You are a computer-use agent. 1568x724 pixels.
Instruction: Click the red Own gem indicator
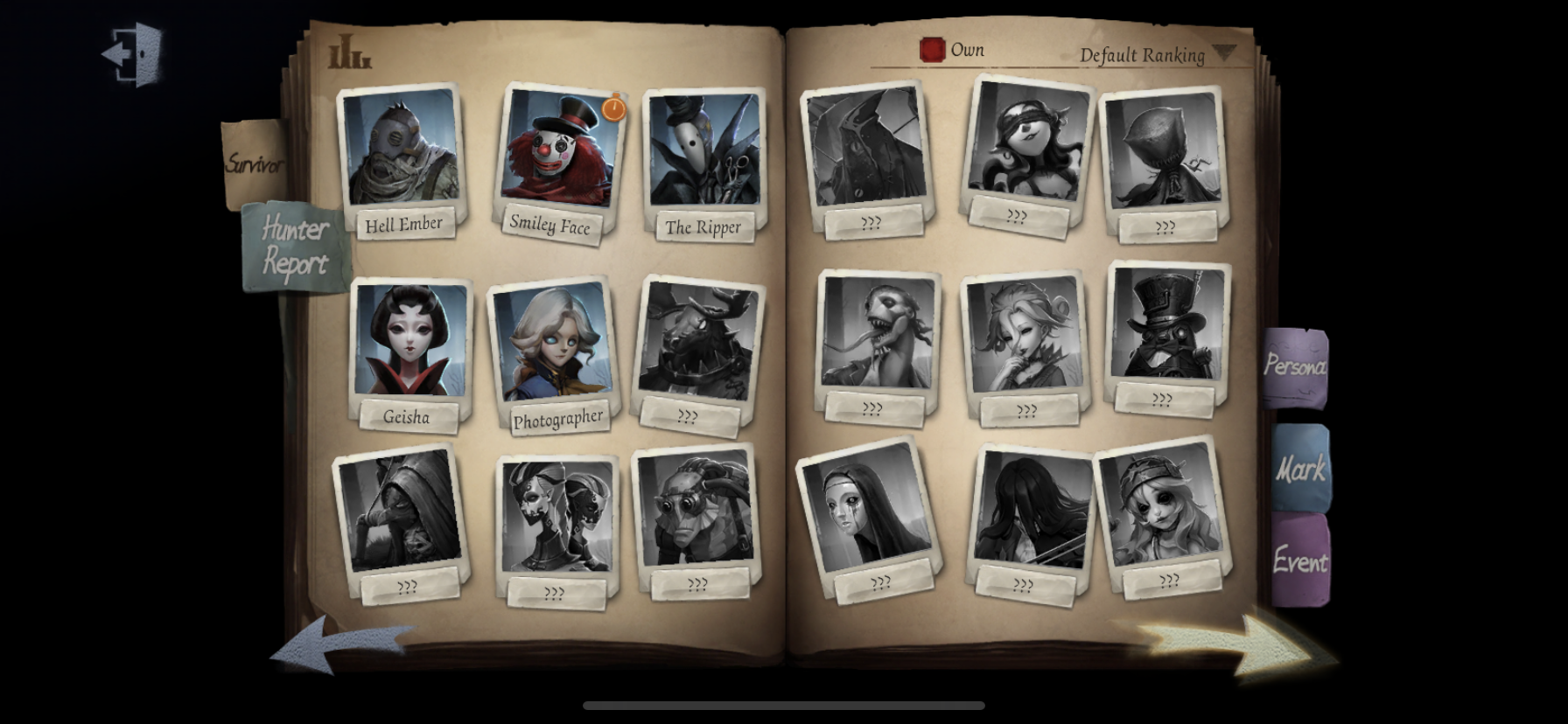(x=933, y=50)
